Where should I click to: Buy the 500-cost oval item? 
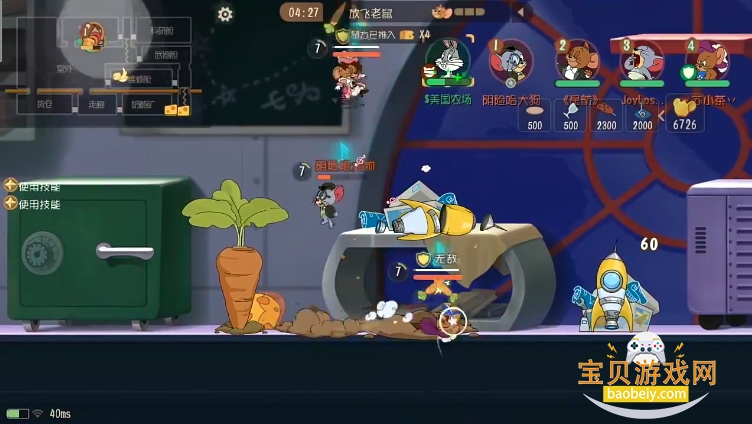coord(535,114)
